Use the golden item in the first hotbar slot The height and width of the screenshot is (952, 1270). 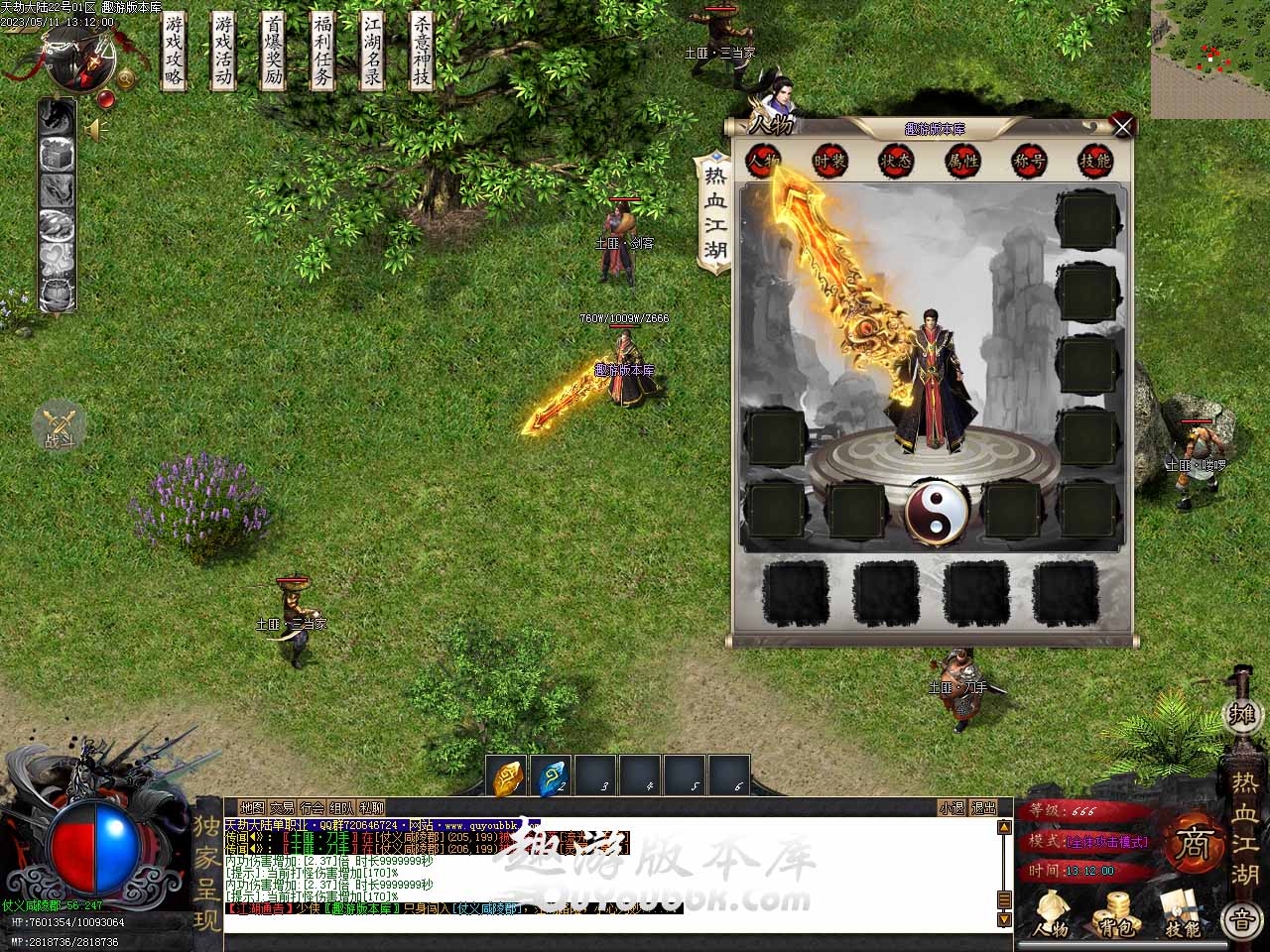click(x=508, y=777)
